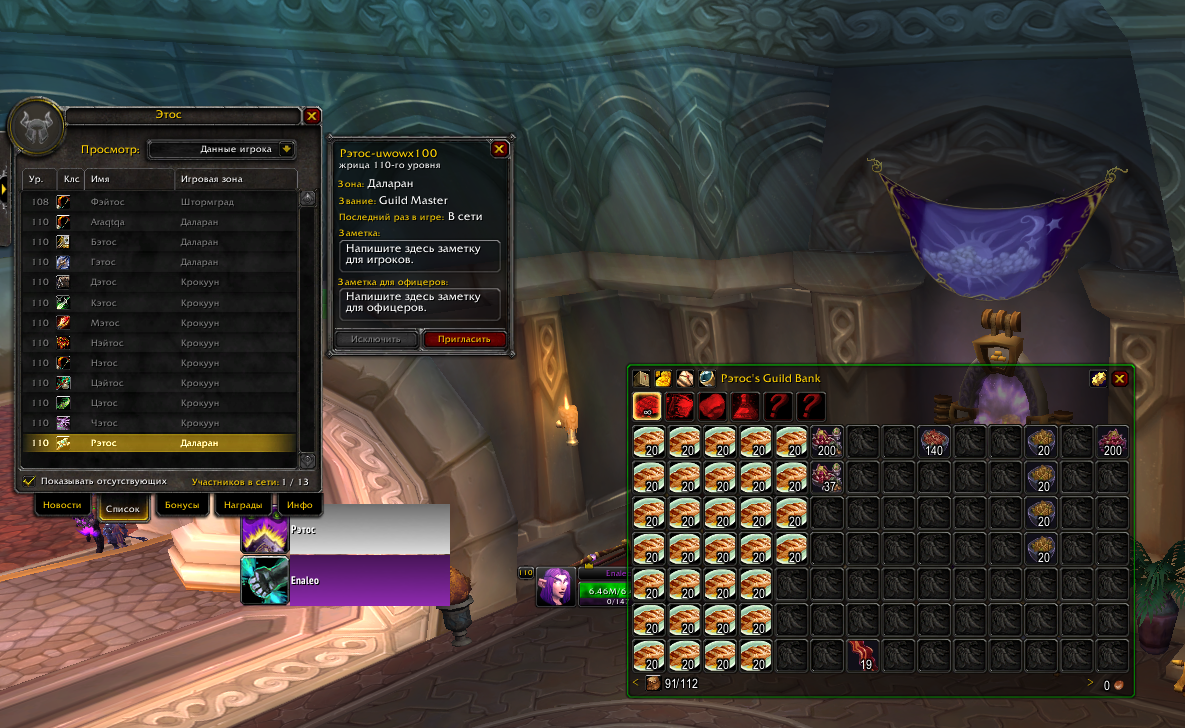Pick up the stack of 140 in guild bank
The image size is (1185, 728).
coord(935,441)
